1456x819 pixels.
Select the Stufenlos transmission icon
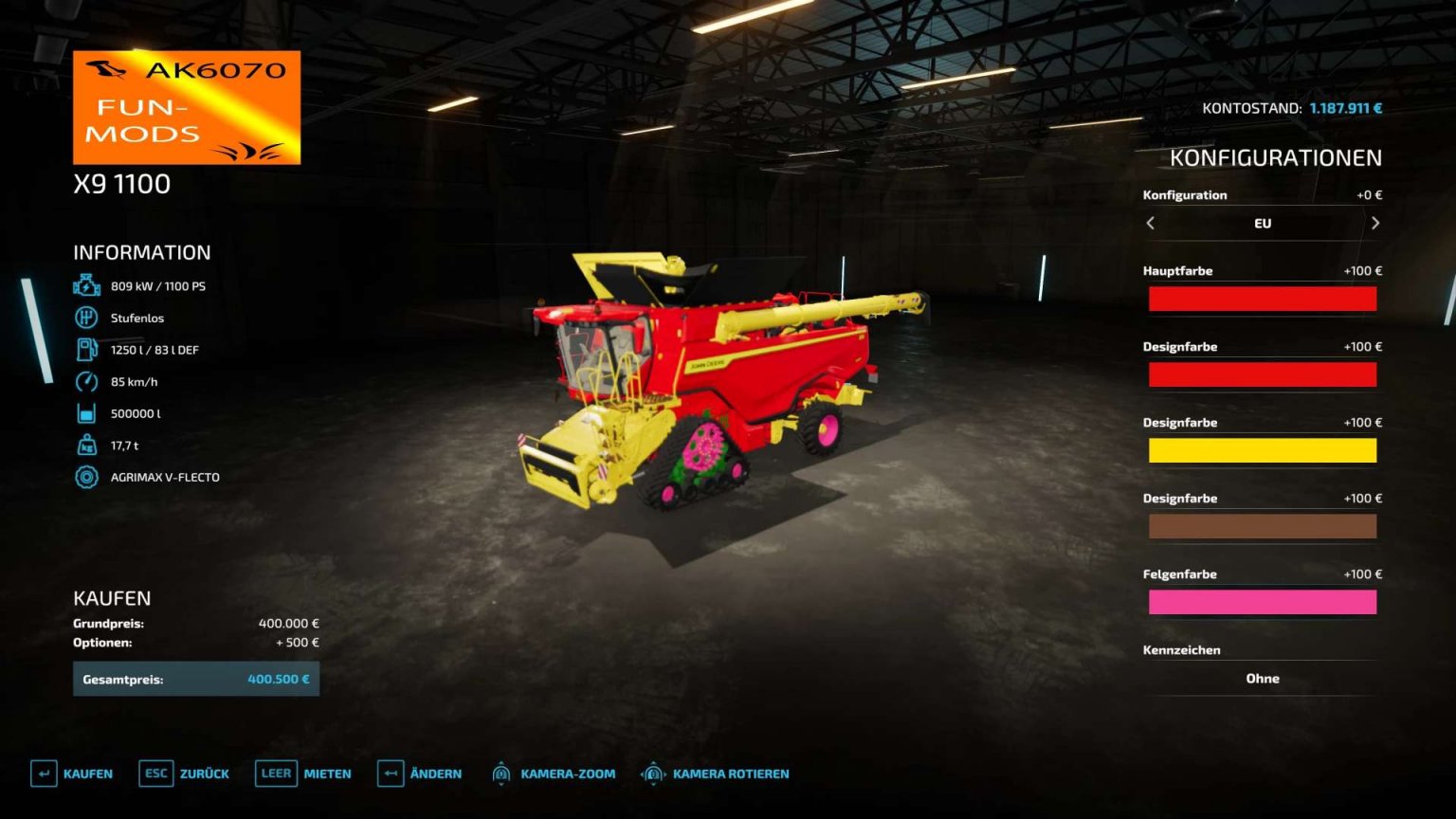click(x=86, y=317)
